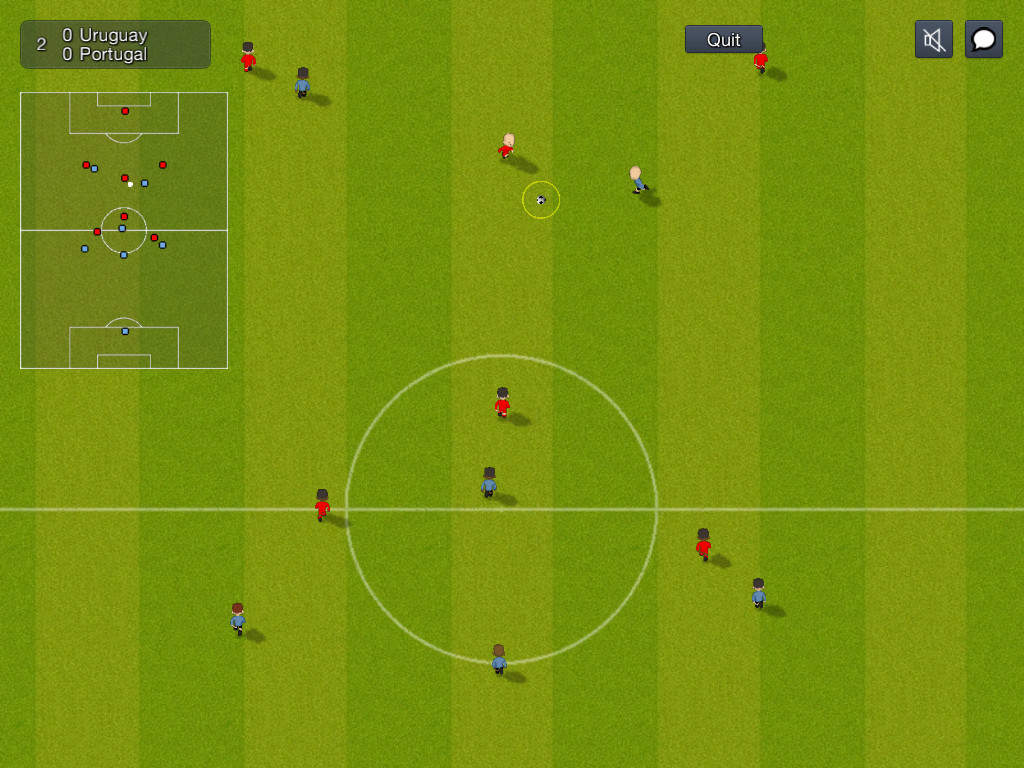Click the pitch minimap overview

[124, 230]
